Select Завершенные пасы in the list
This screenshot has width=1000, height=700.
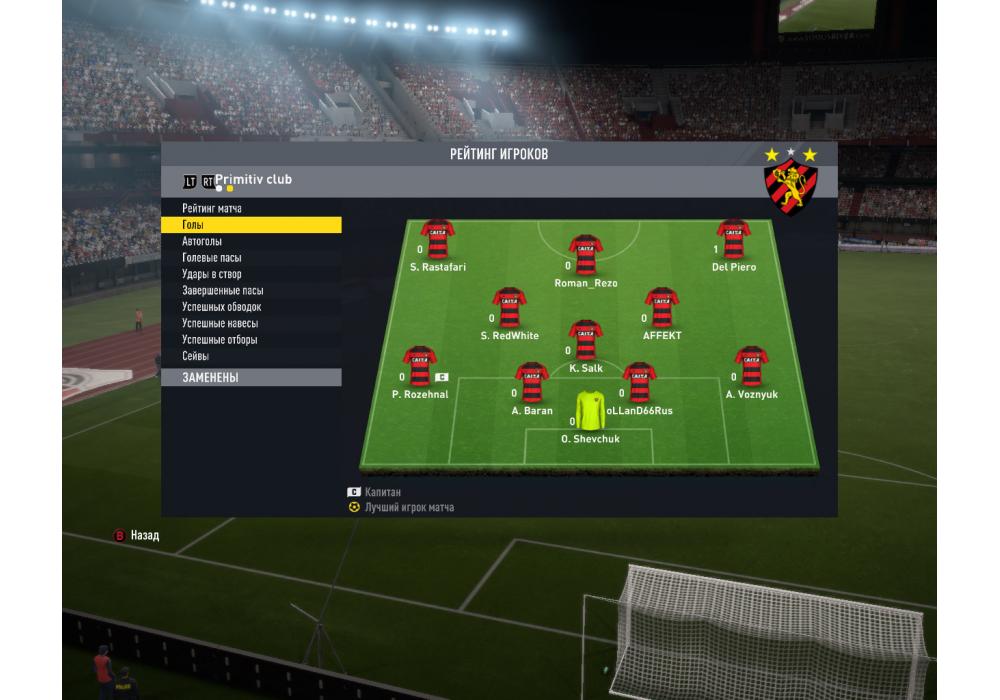[x=222, y=291]
